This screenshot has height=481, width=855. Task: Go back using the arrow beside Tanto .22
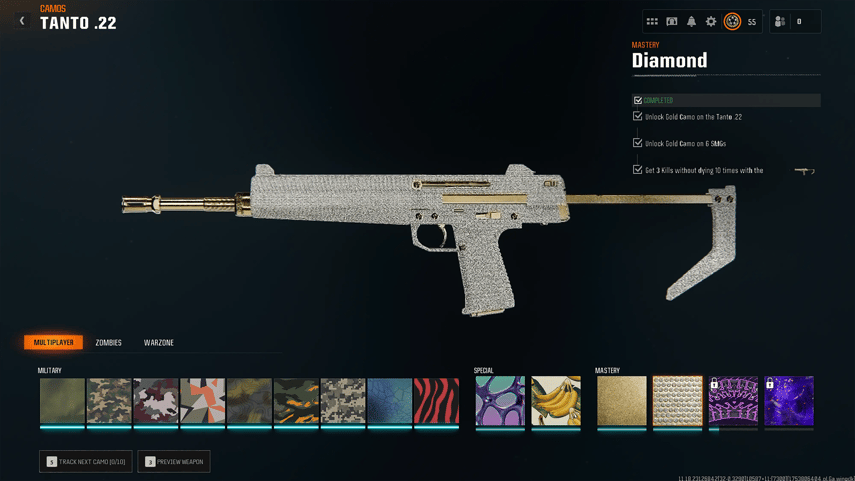[x=22, y=21]
